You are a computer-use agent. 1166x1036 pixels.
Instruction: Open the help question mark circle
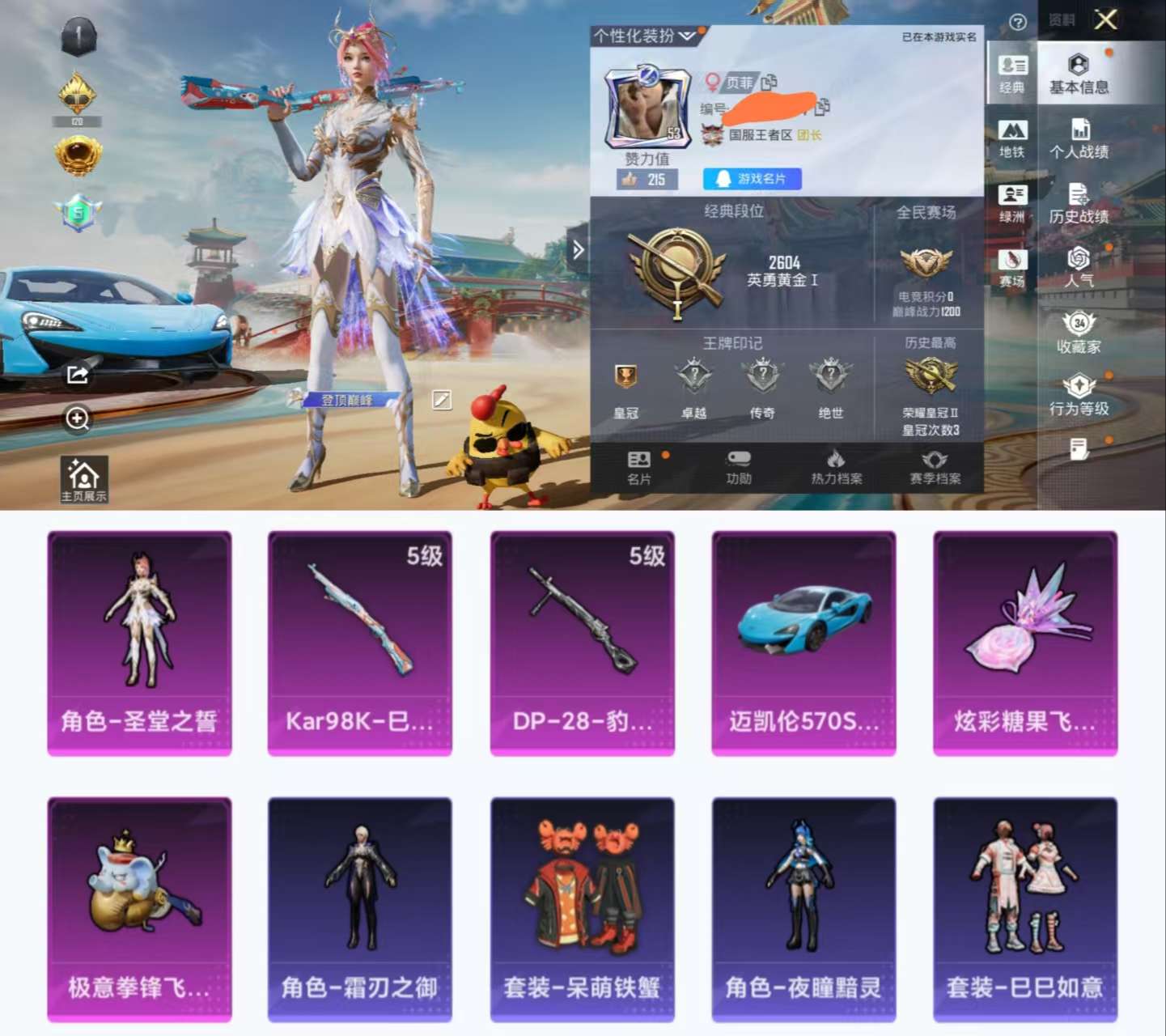tap(1019, 22)
